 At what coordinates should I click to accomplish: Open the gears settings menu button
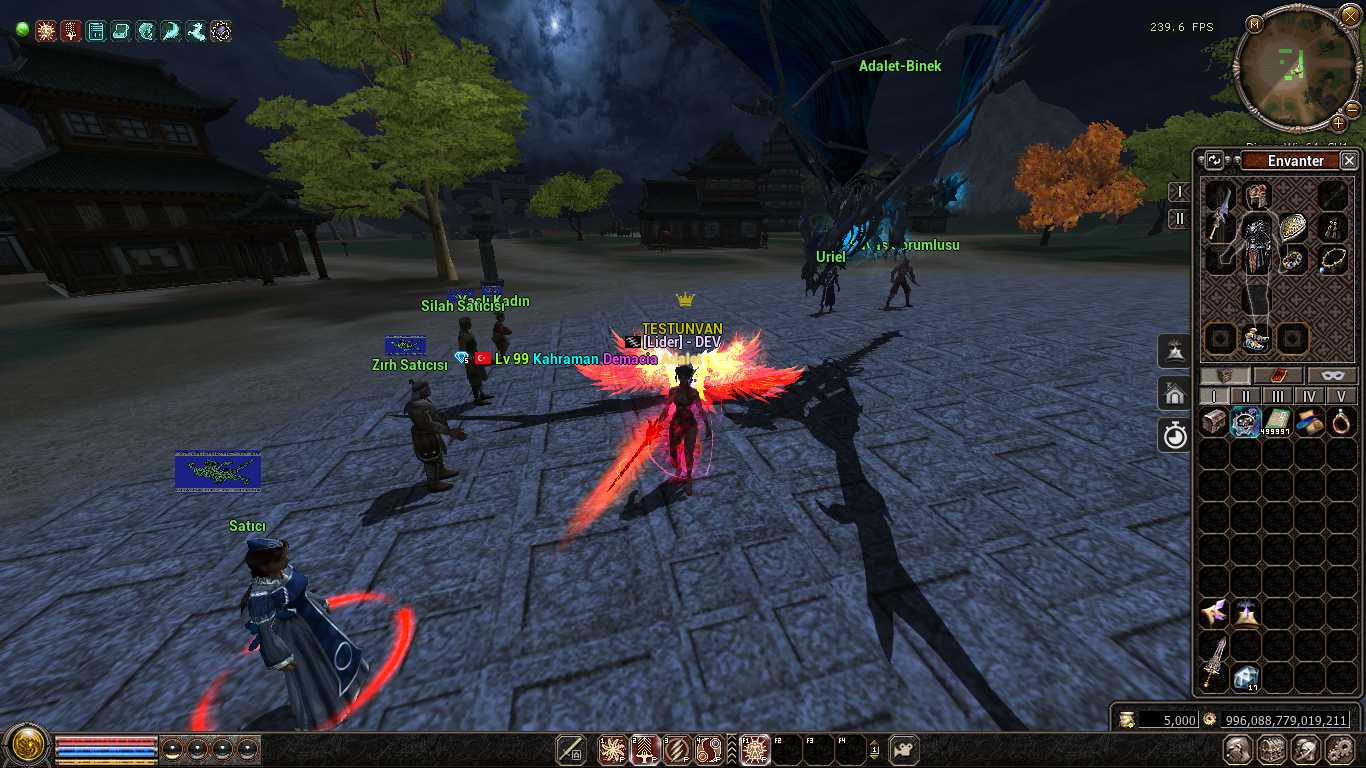pos(1340,750)
